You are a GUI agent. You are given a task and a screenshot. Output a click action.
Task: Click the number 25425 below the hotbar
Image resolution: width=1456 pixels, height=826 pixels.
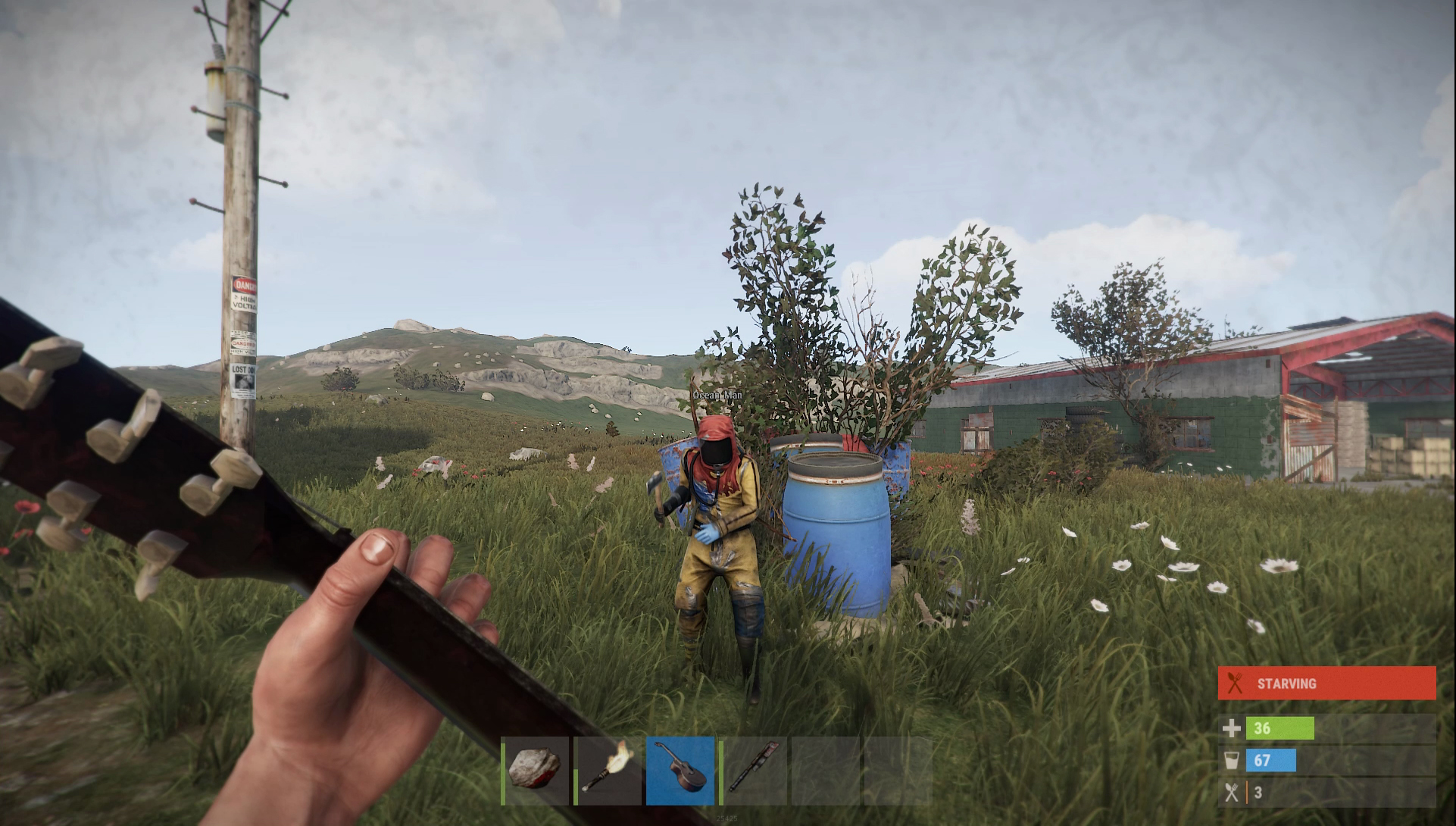pos(727,819)
